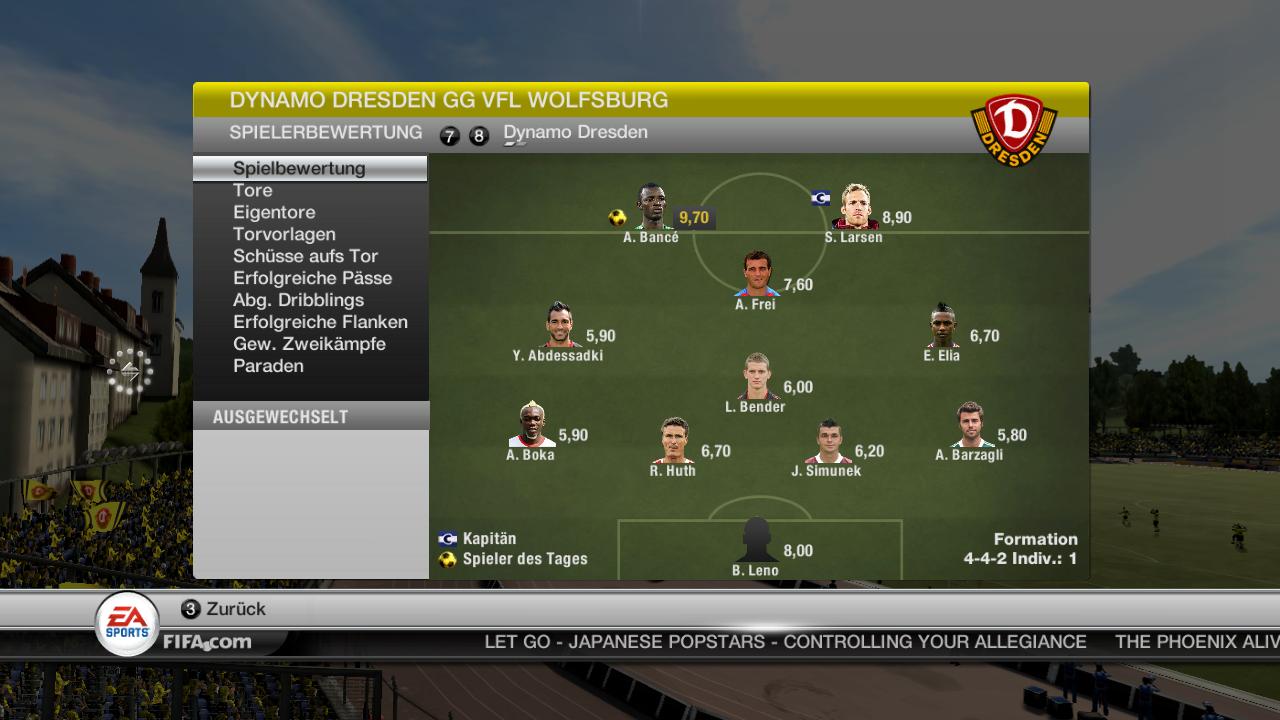Image resolution: width=1280 pixels, height=720 pixels.
Task: Choose the Eigentore entry
Action: [274, 212]
